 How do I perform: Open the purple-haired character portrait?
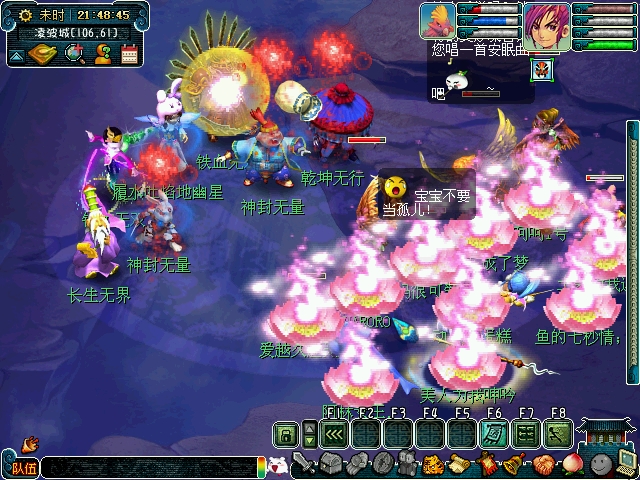[546, 24]
